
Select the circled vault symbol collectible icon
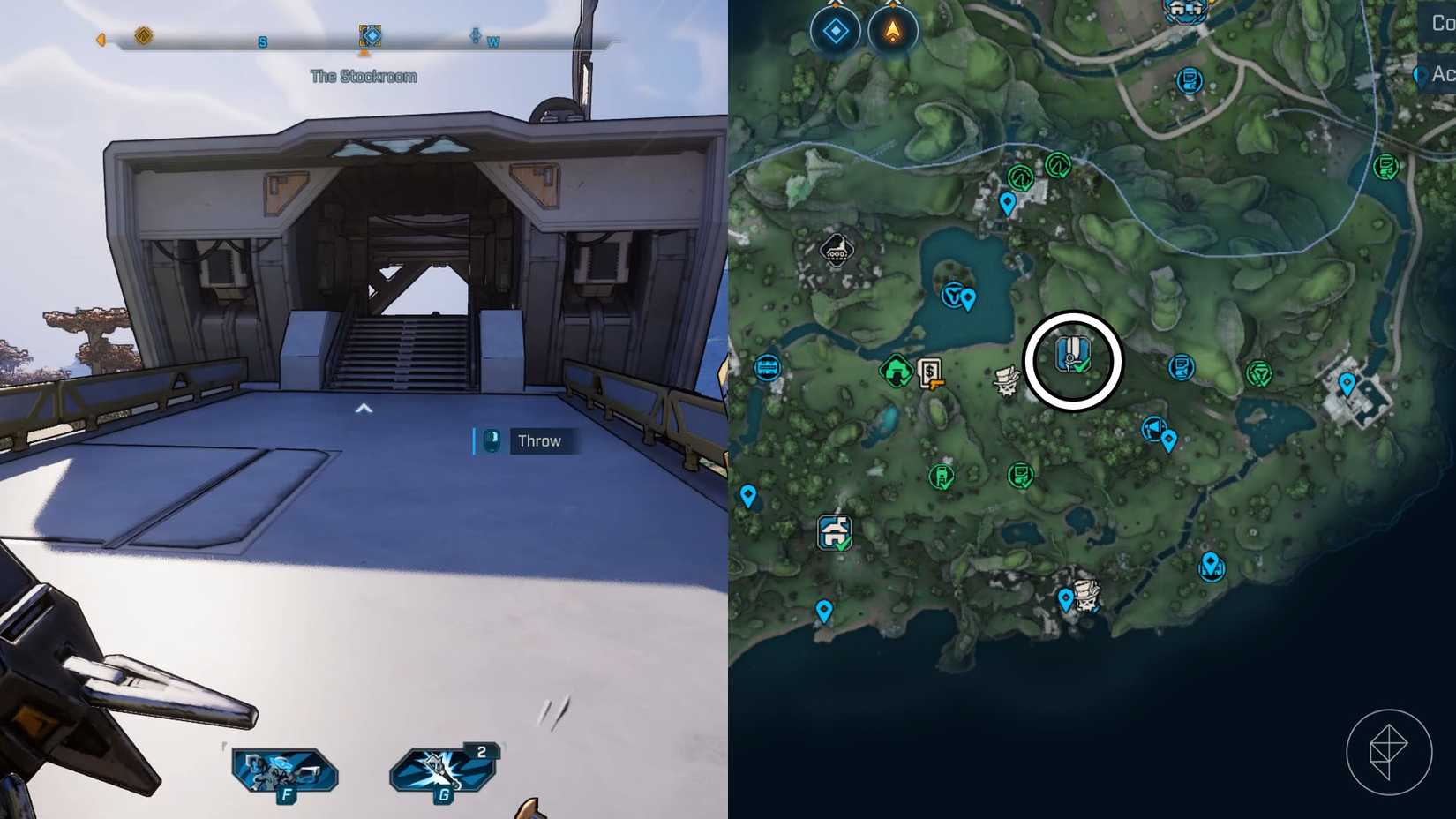pyautogui.click(x=1072, y=353)
